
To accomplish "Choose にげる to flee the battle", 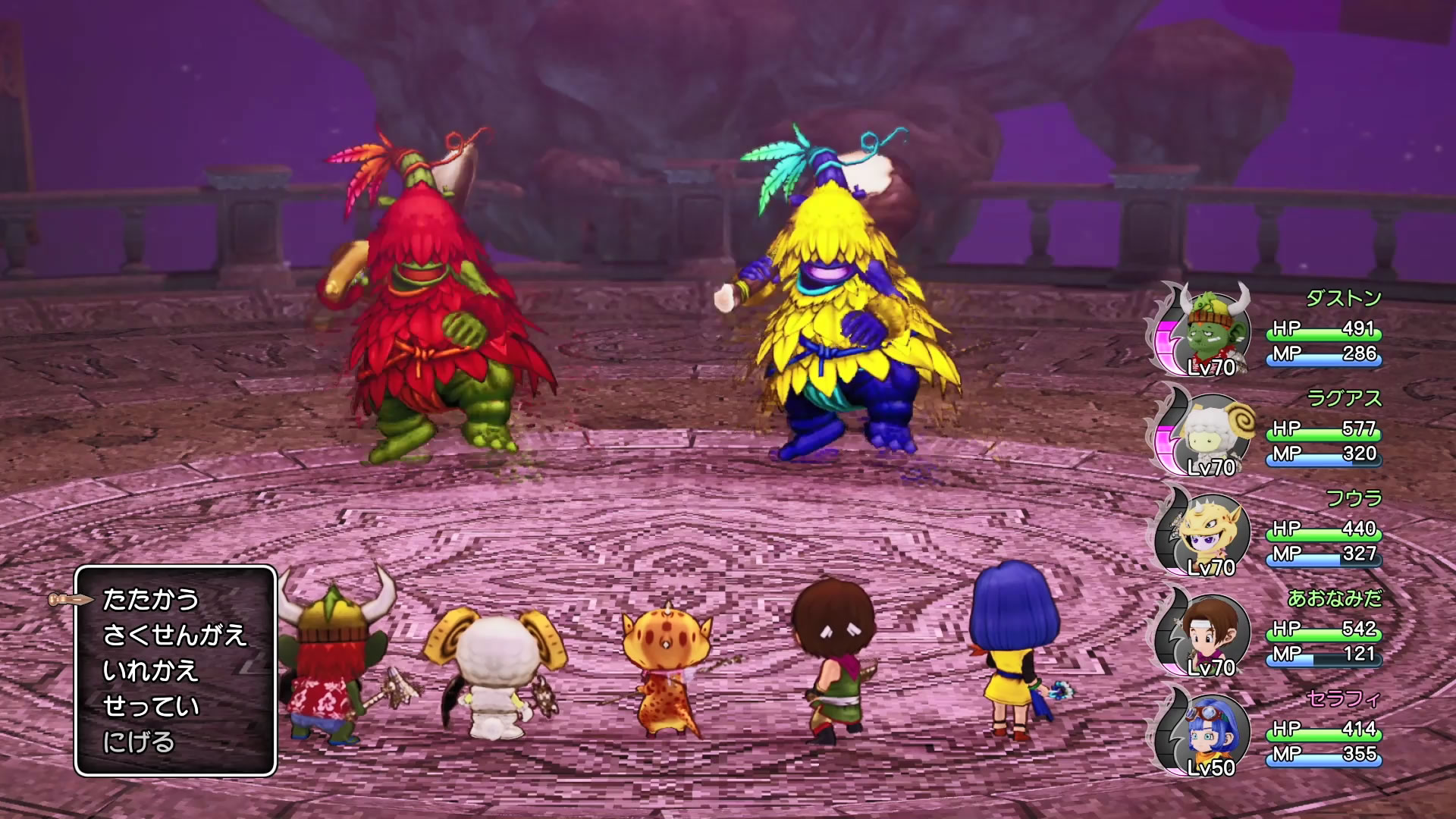I will (139, 742).
